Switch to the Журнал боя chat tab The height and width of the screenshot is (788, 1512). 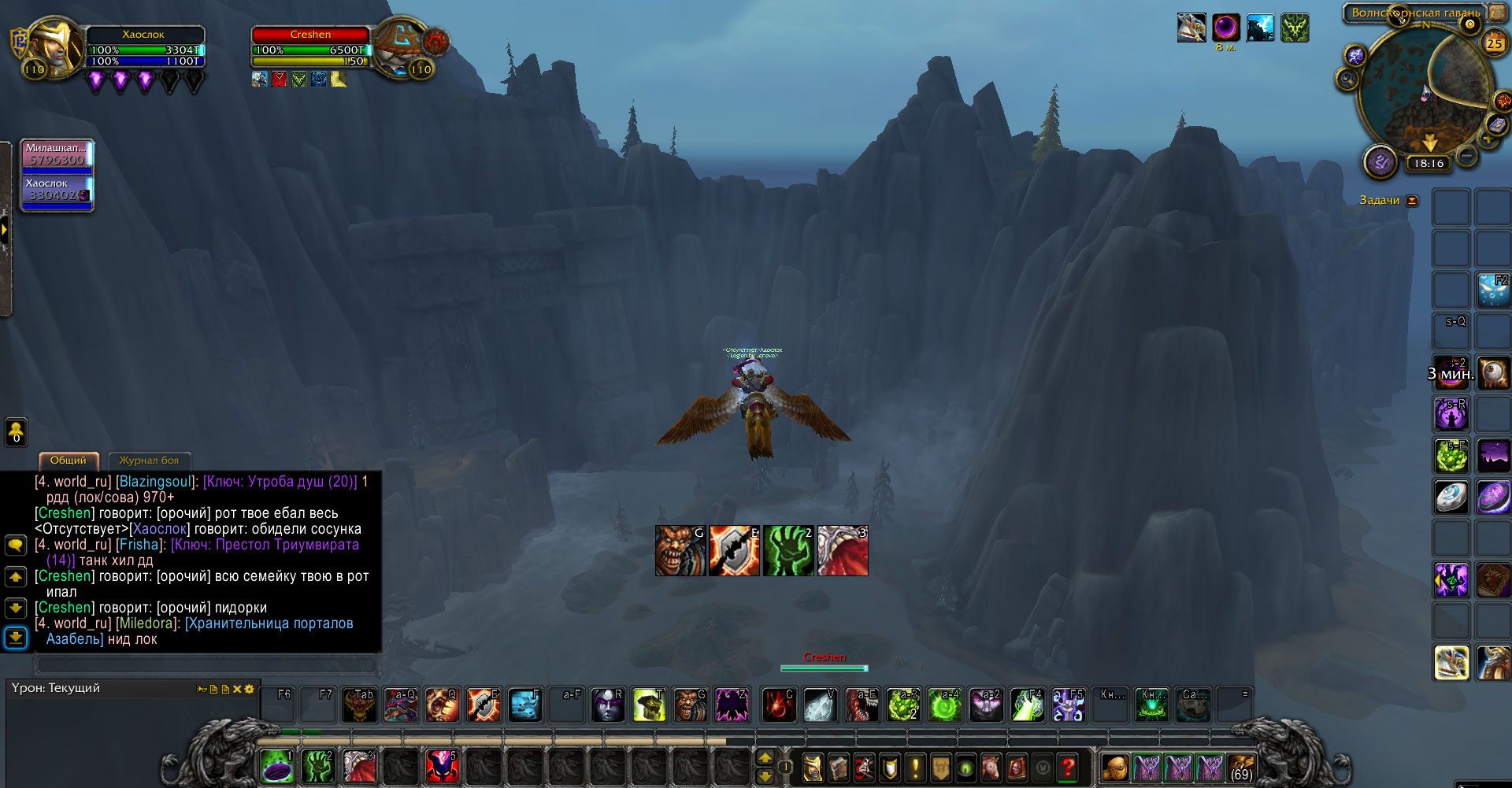coord(149,461)
